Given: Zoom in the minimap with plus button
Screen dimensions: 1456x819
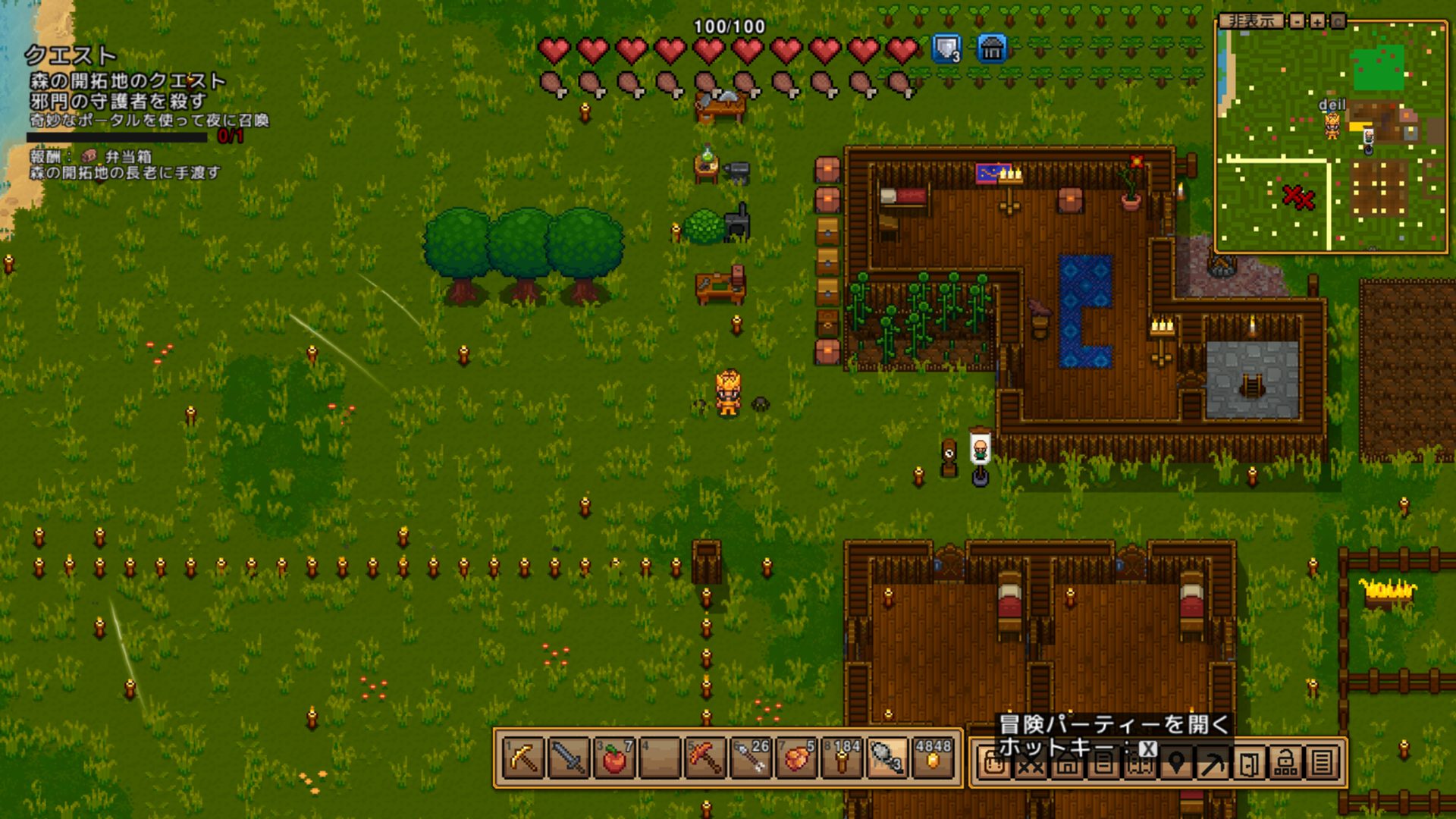Looking at the screenshot, I should pyautogui.click(x=1318, y=21).
